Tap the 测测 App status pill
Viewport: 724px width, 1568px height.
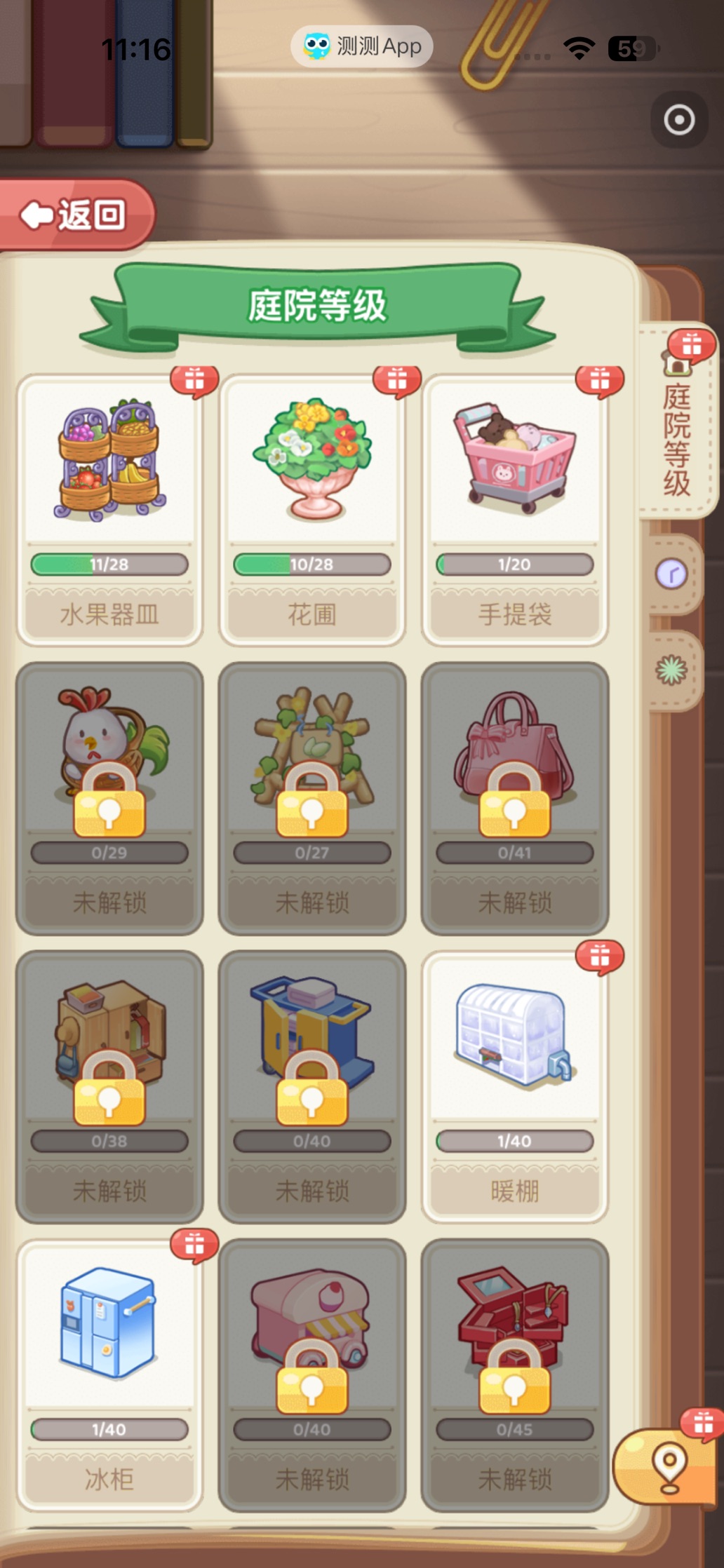tap(362, 47)
